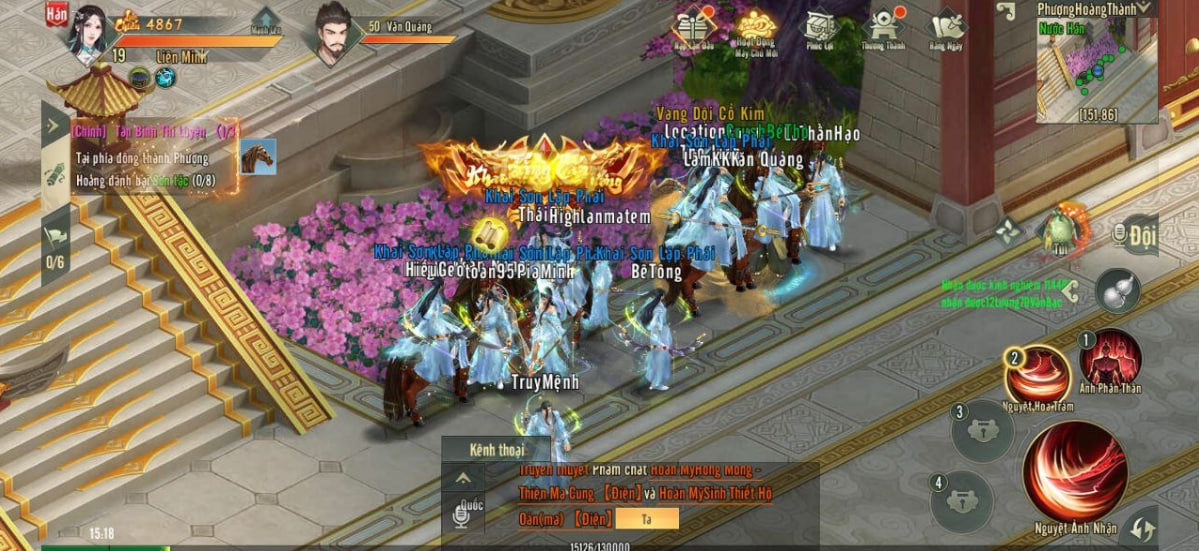Open the player character portrait
The width and height of the screenshot is (1199, 551).
tap(87, 32)
